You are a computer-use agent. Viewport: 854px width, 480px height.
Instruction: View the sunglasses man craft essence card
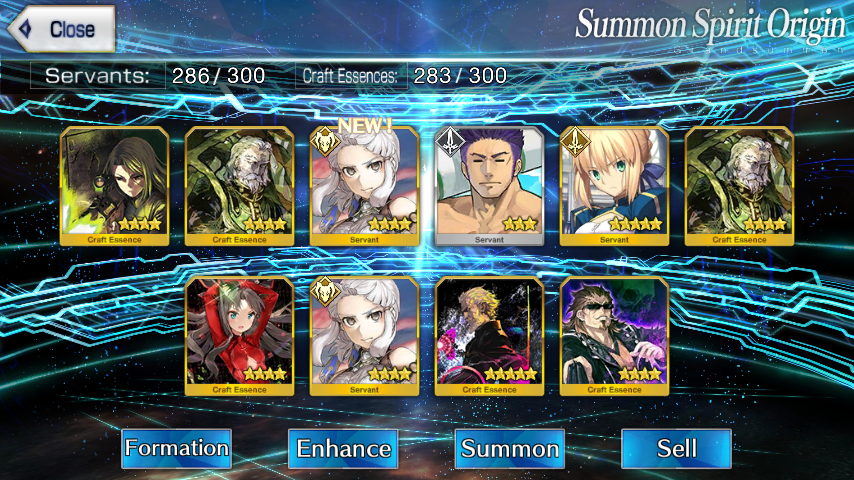click(x=614, y=336)
